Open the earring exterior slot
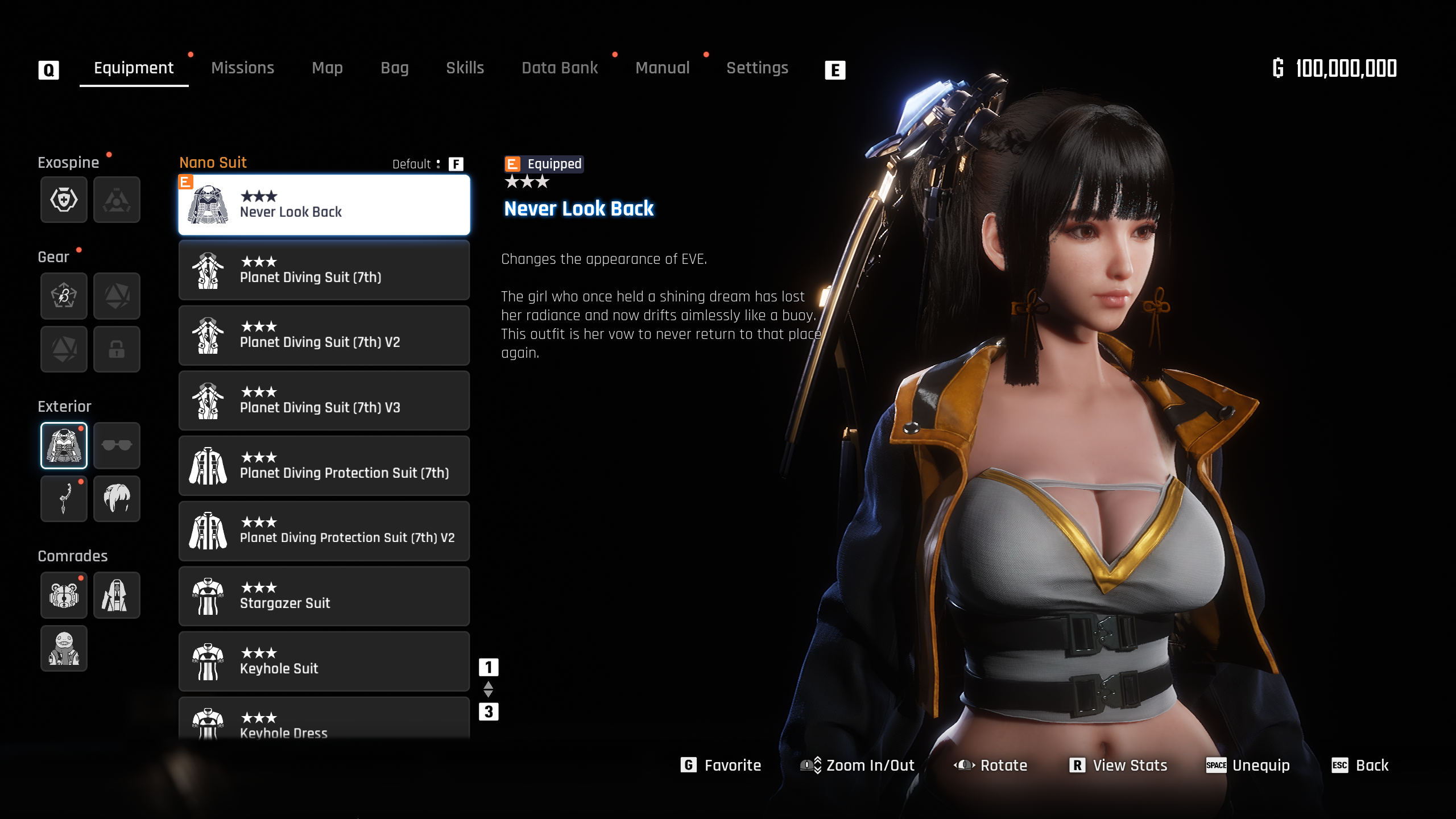 [x=64, y=499]
